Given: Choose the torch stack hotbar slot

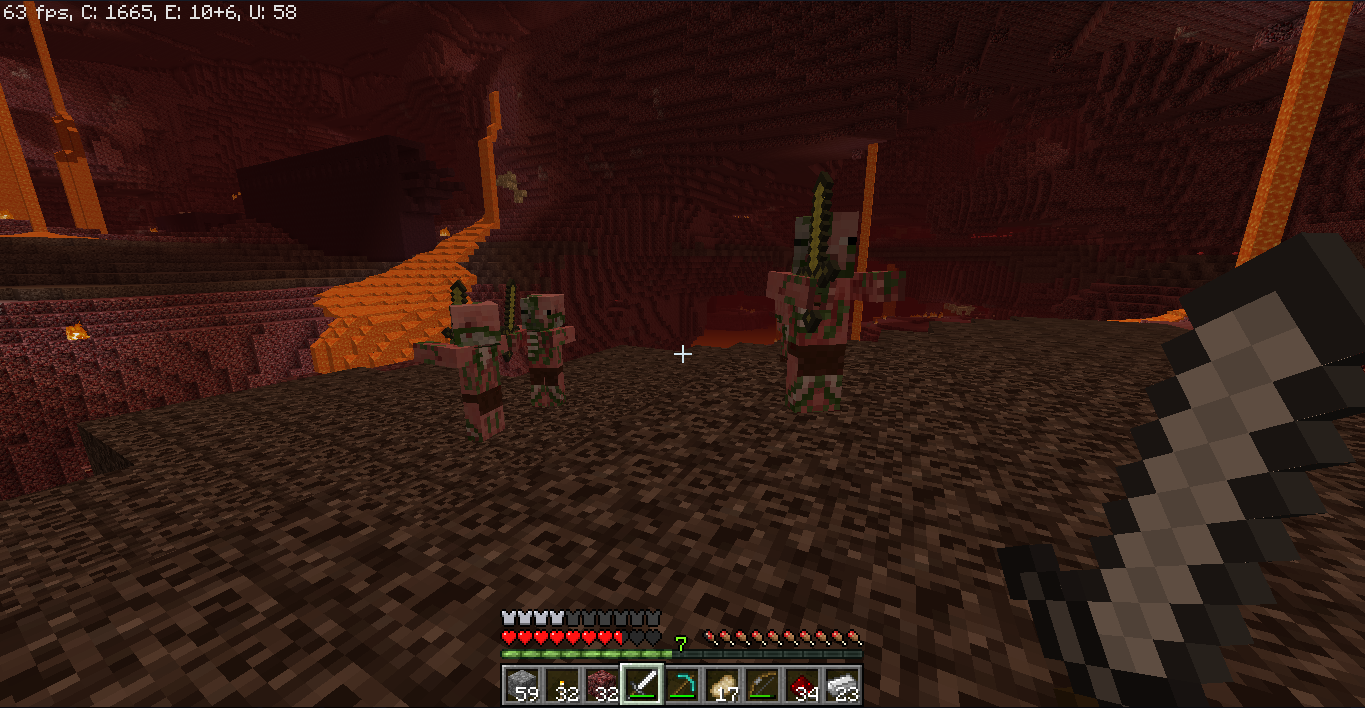Looking at the screenshot, I should pos(562,686).
